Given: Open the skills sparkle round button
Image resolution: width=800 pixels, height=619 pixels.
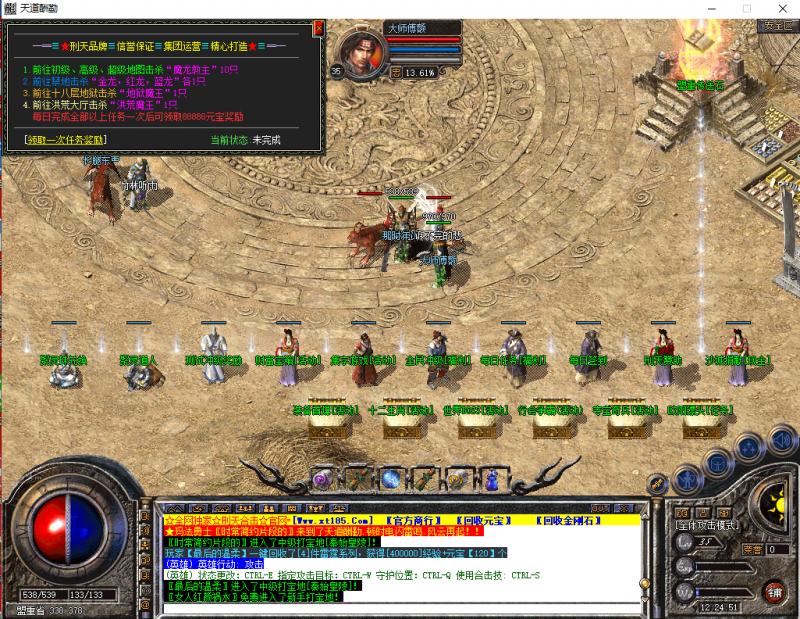Looking at the screenshot, I should tap(751, 446).
